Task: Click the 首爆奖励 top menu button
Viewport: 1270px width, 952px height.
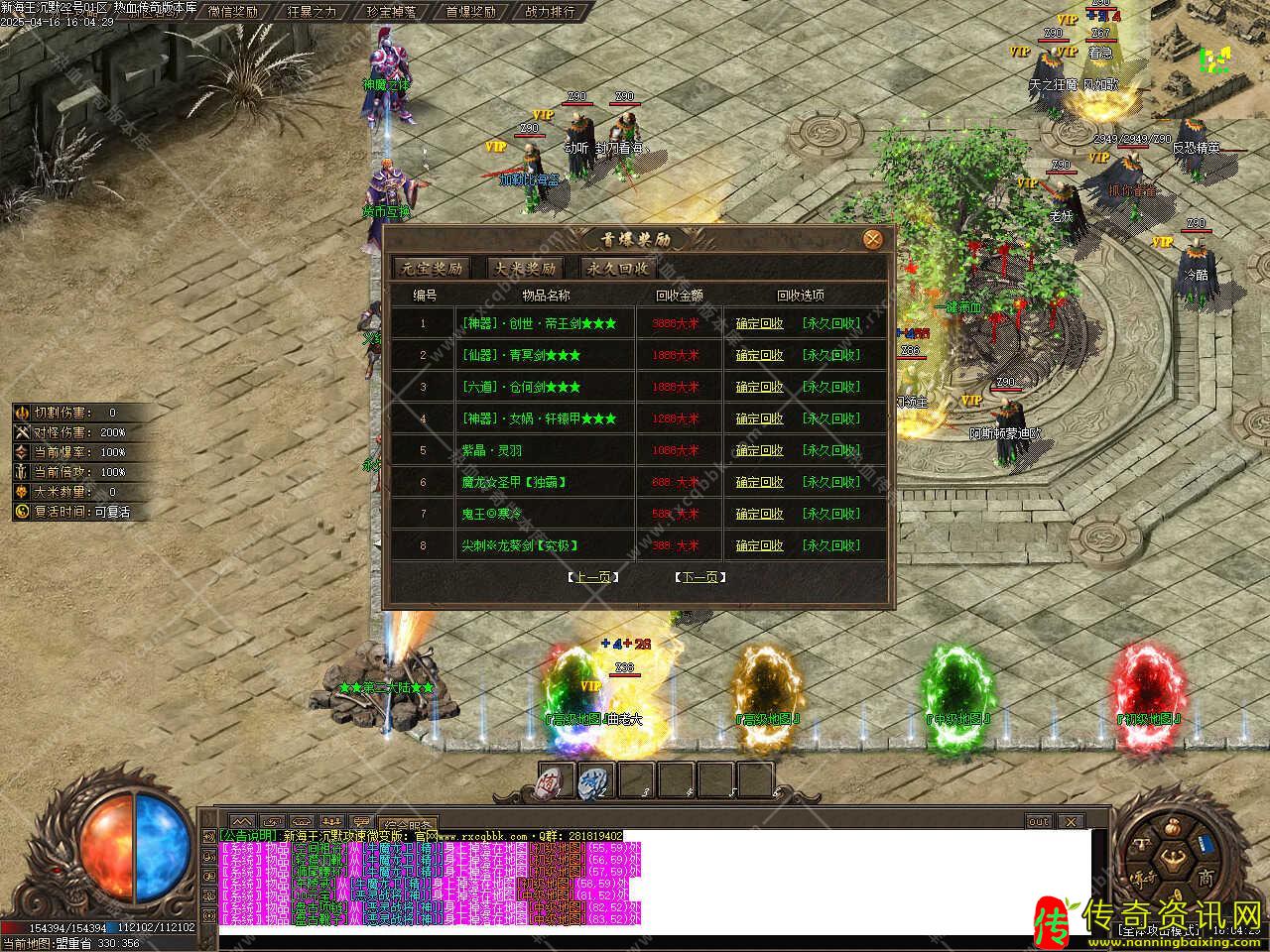Action: (x=470, y=12)
